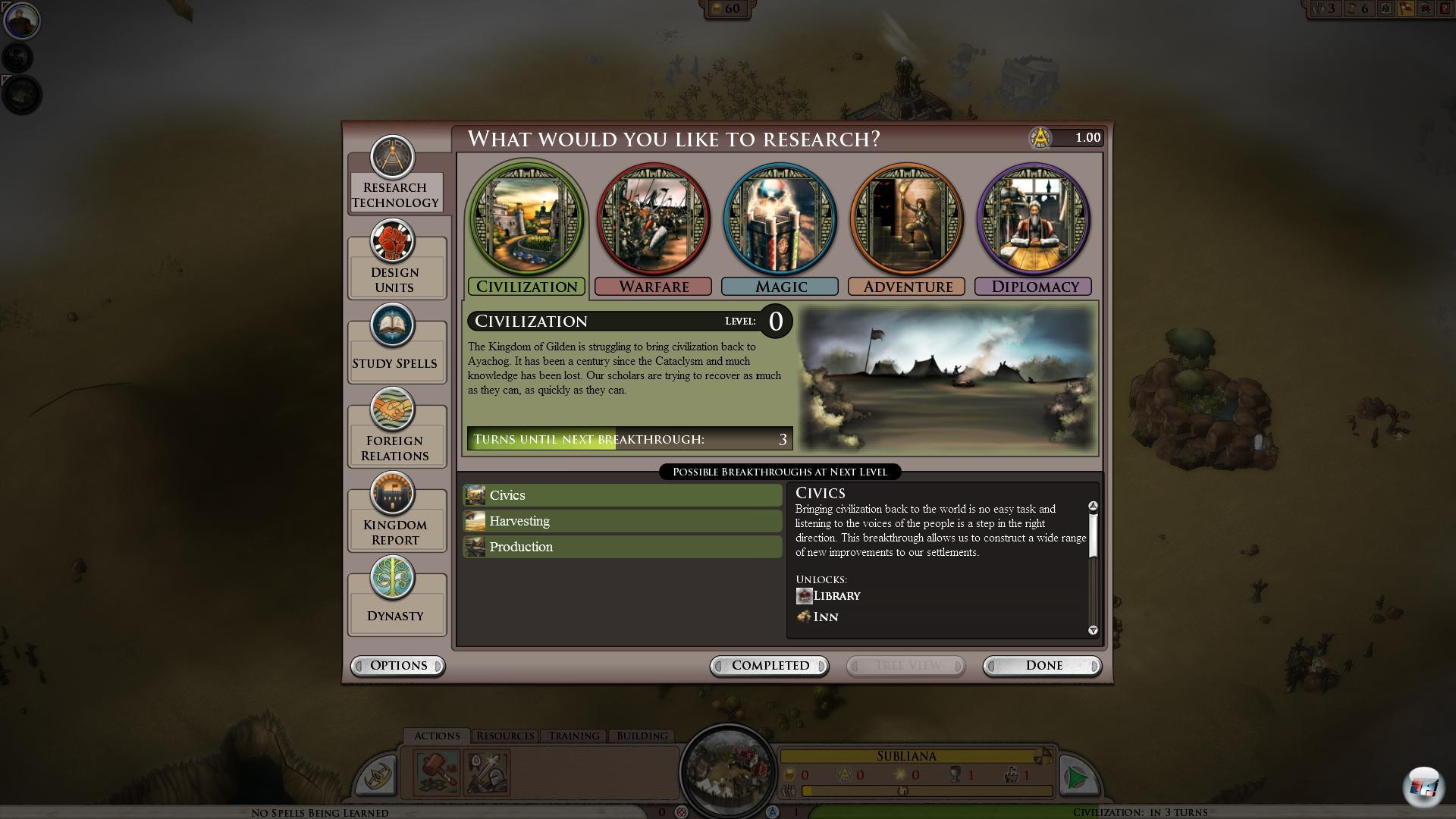Screen dimensions: 1456x819
Task: Click the Options button
Action: point(398,666)
